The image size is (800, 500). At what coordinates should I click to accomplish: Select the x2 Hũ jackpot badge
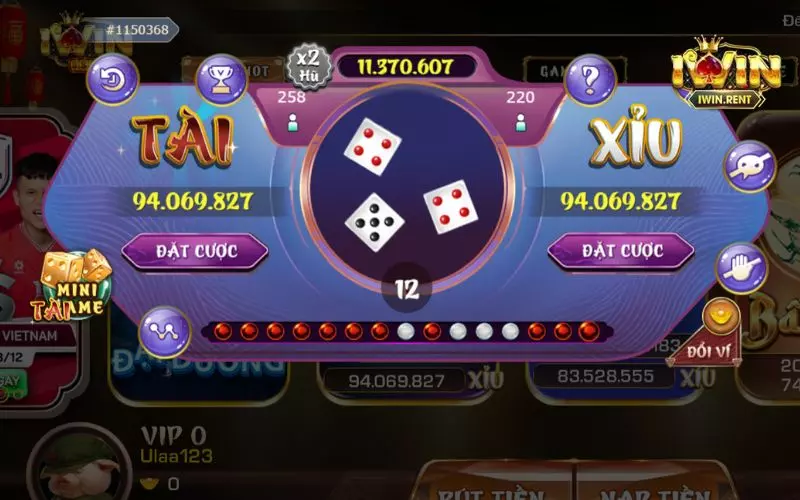(x=309, y=64)
